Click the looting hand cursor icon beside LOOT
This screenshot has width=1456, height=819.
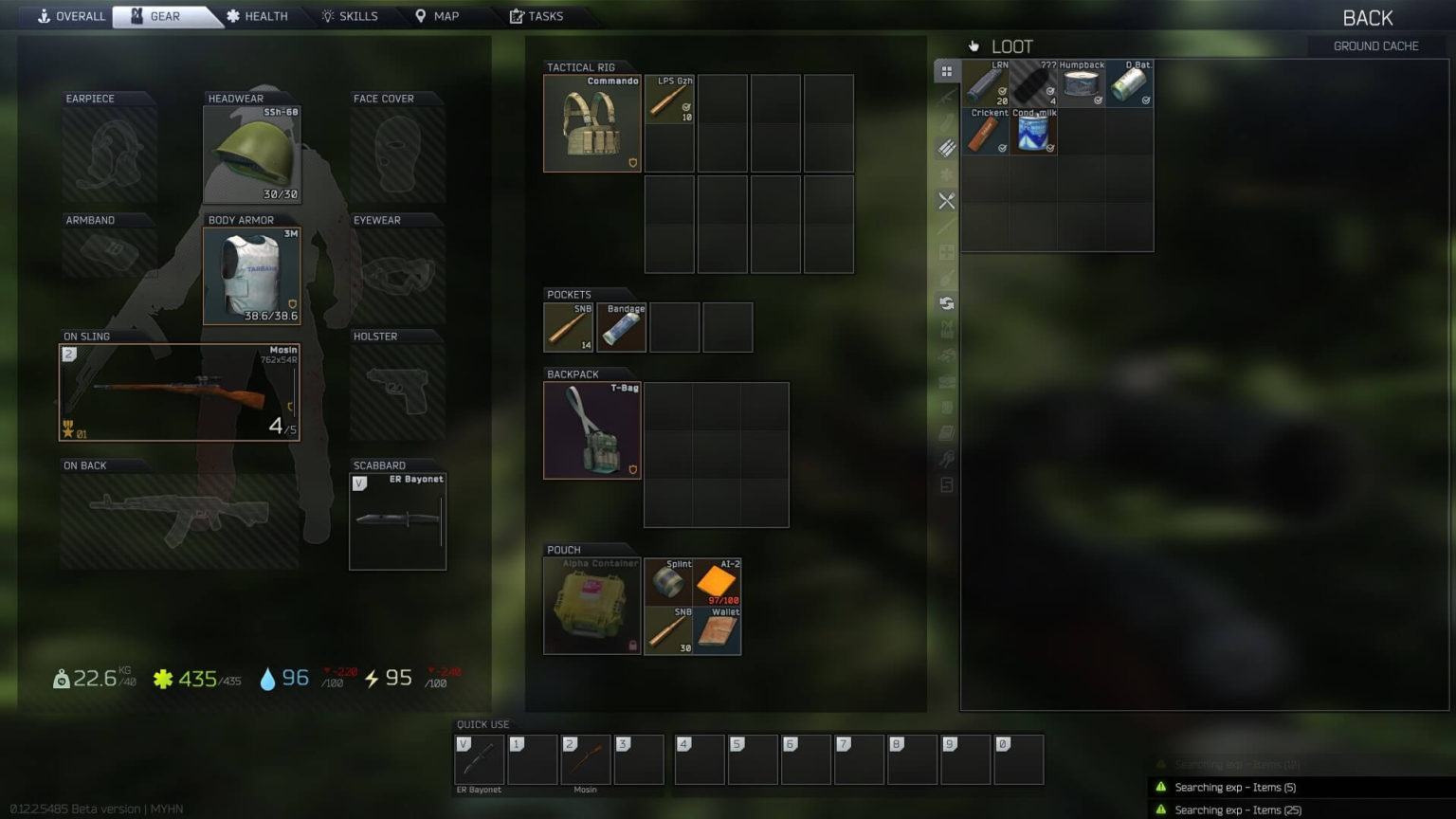coord(974,45)
